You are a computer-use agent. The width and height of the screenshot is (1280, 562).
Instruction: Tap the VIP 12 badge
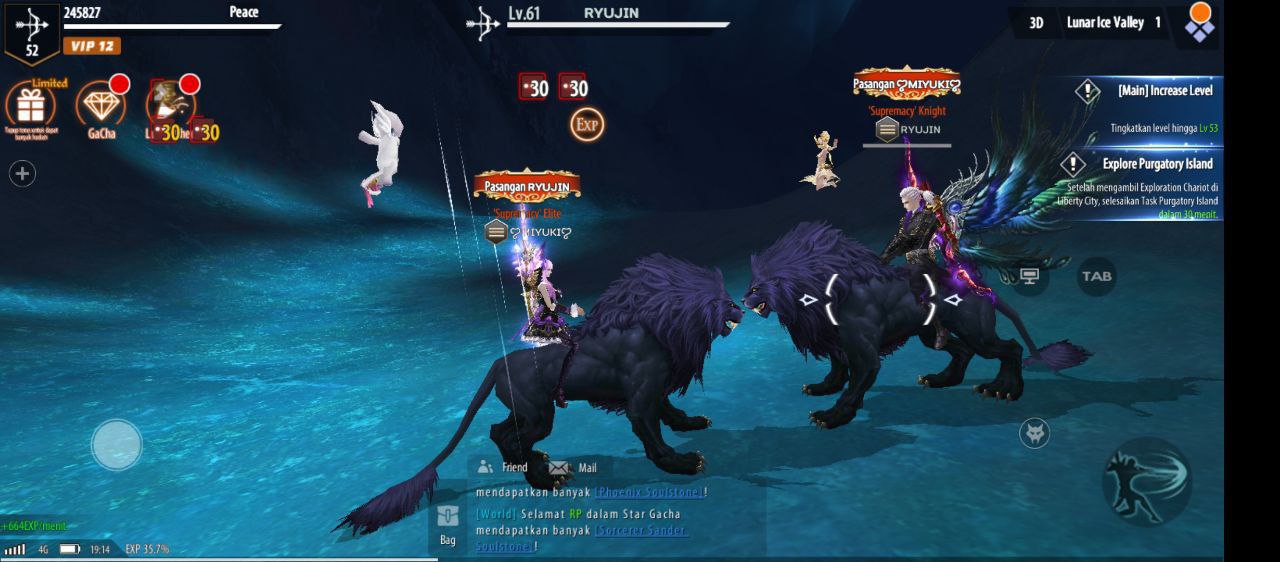click(91, 46)
